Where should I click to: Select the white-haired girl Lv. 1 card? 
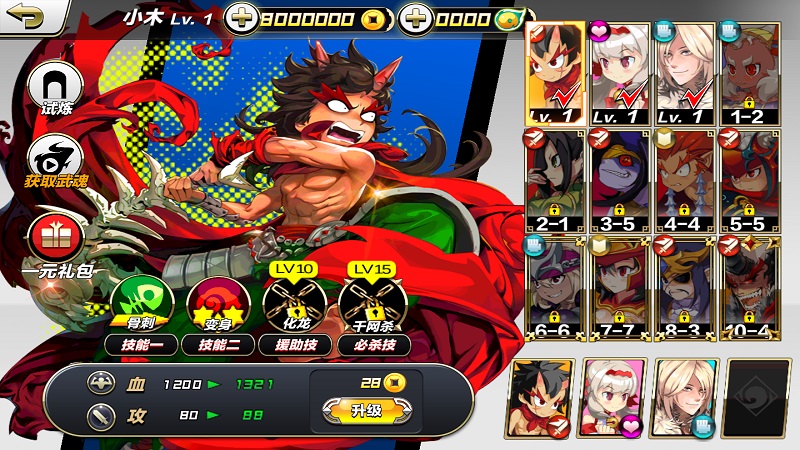[621, 72]
